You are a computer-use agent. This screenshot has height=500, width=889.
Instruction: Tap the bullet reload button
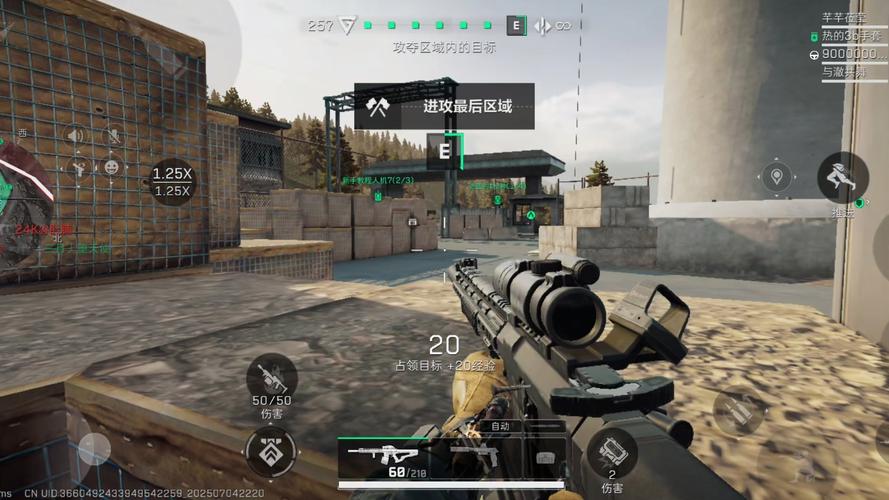[x=738, y=410]
